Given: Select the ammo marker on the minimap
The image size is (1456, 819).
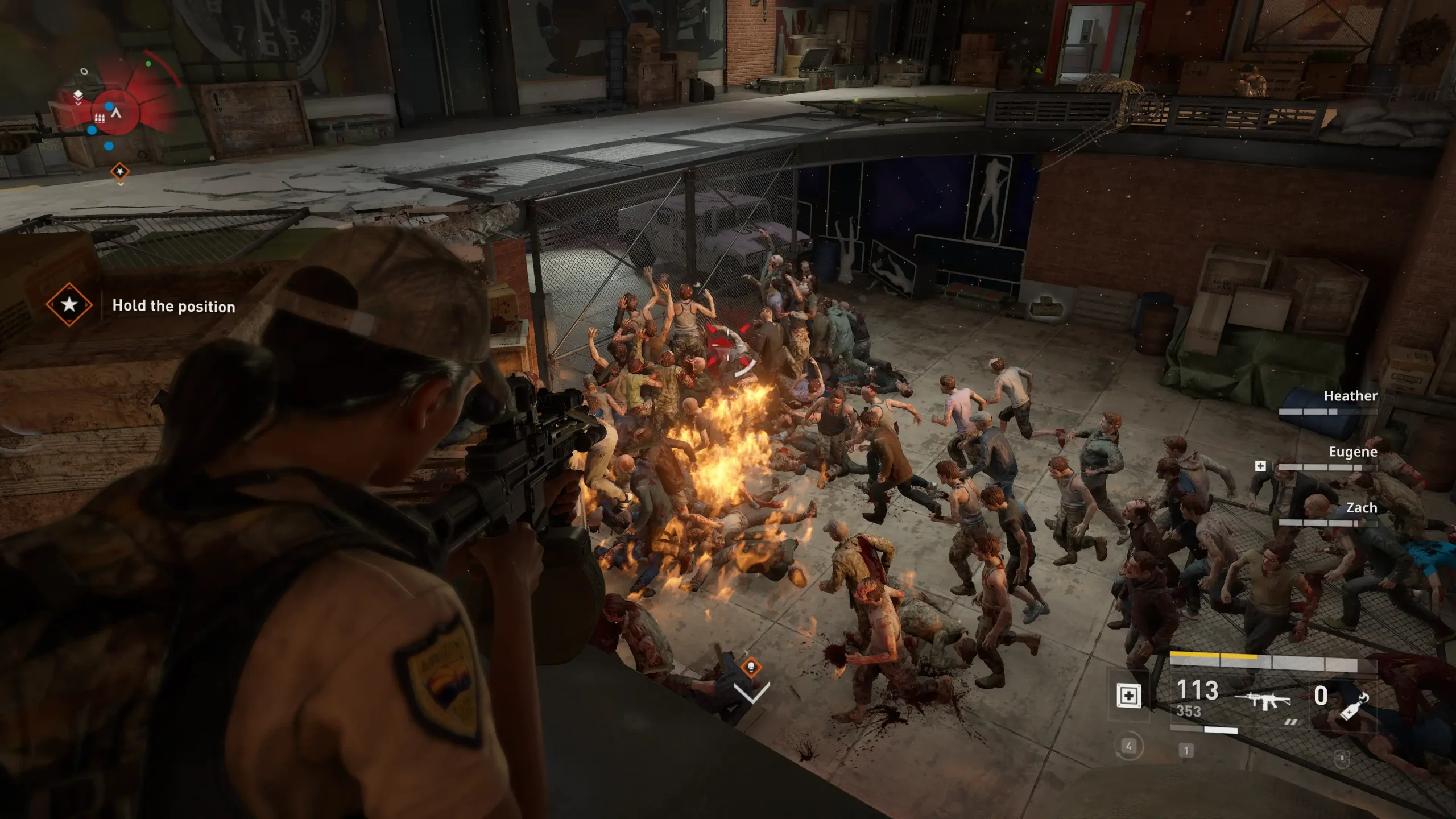Looking at the screenshot, I should [x=100, y=118].
